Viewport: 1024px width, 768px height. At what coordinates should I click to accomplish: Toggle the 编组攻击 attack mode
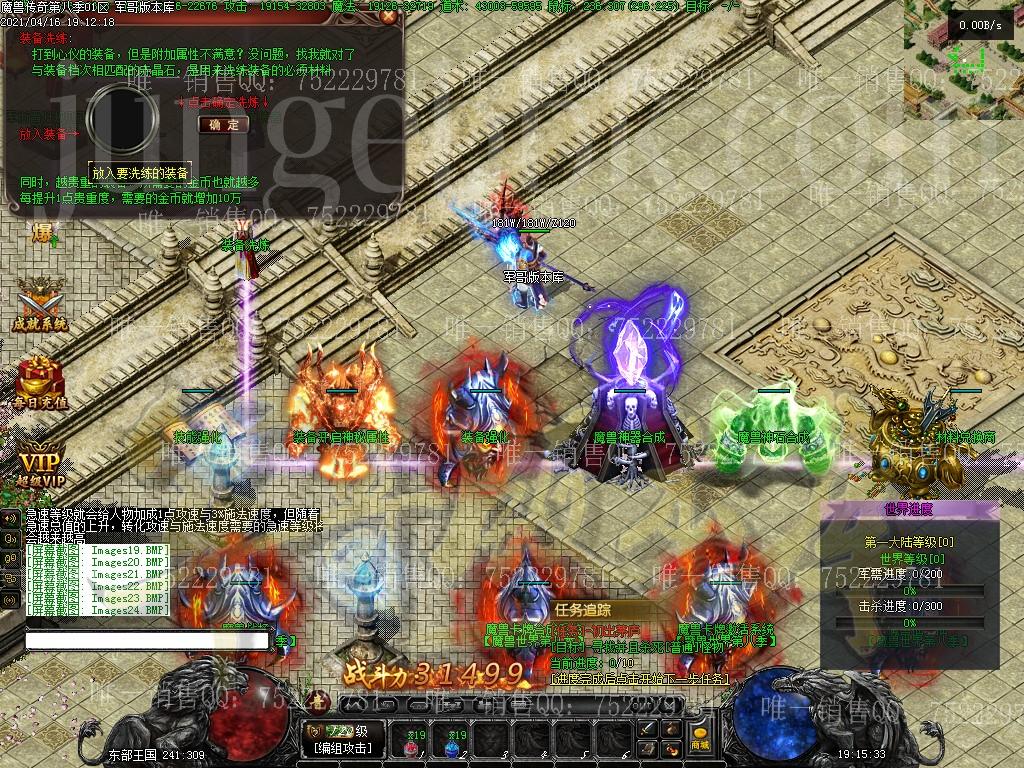343,748
